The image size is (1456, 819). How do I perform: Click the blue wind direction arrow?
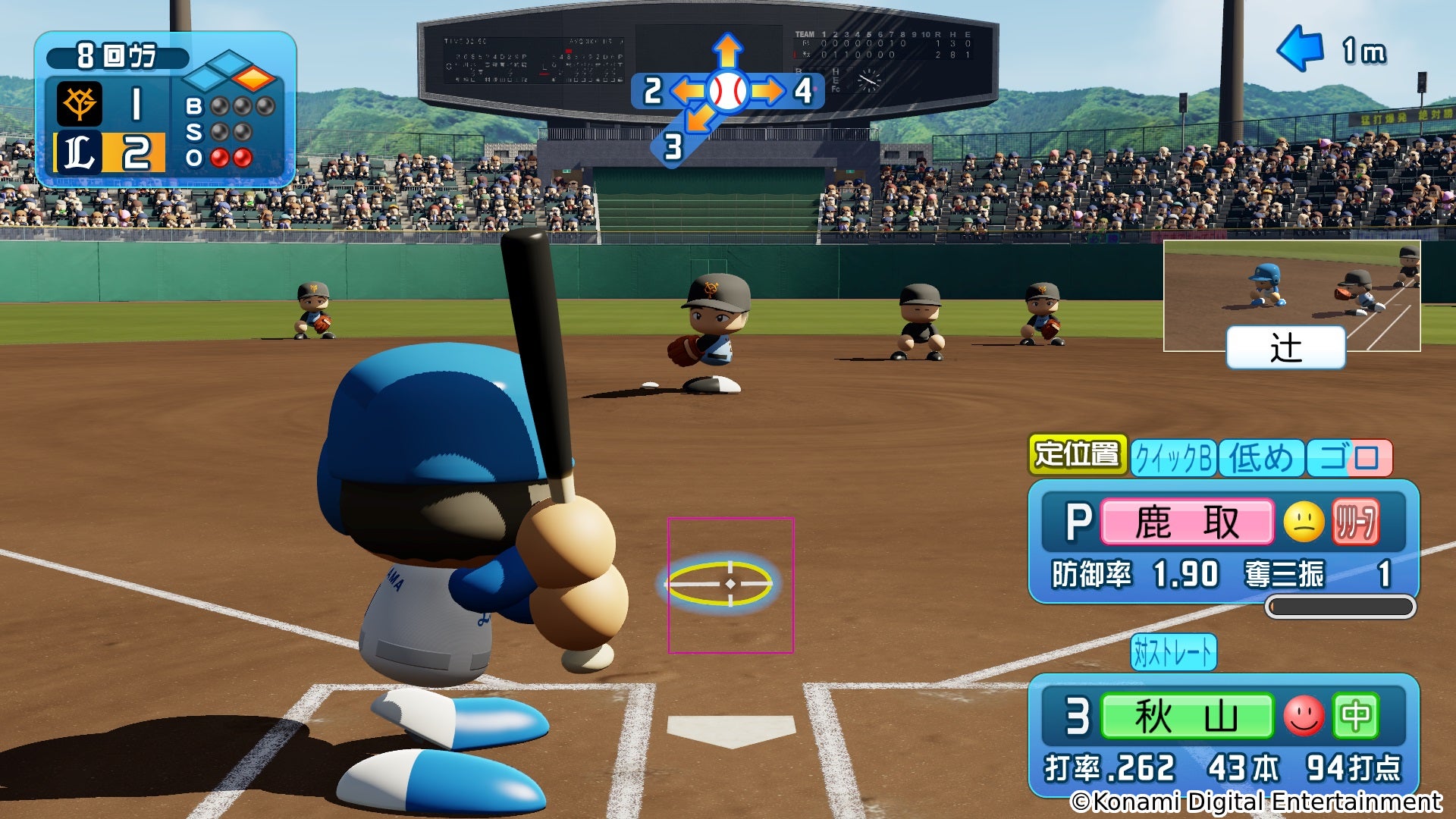(1300, 49)
